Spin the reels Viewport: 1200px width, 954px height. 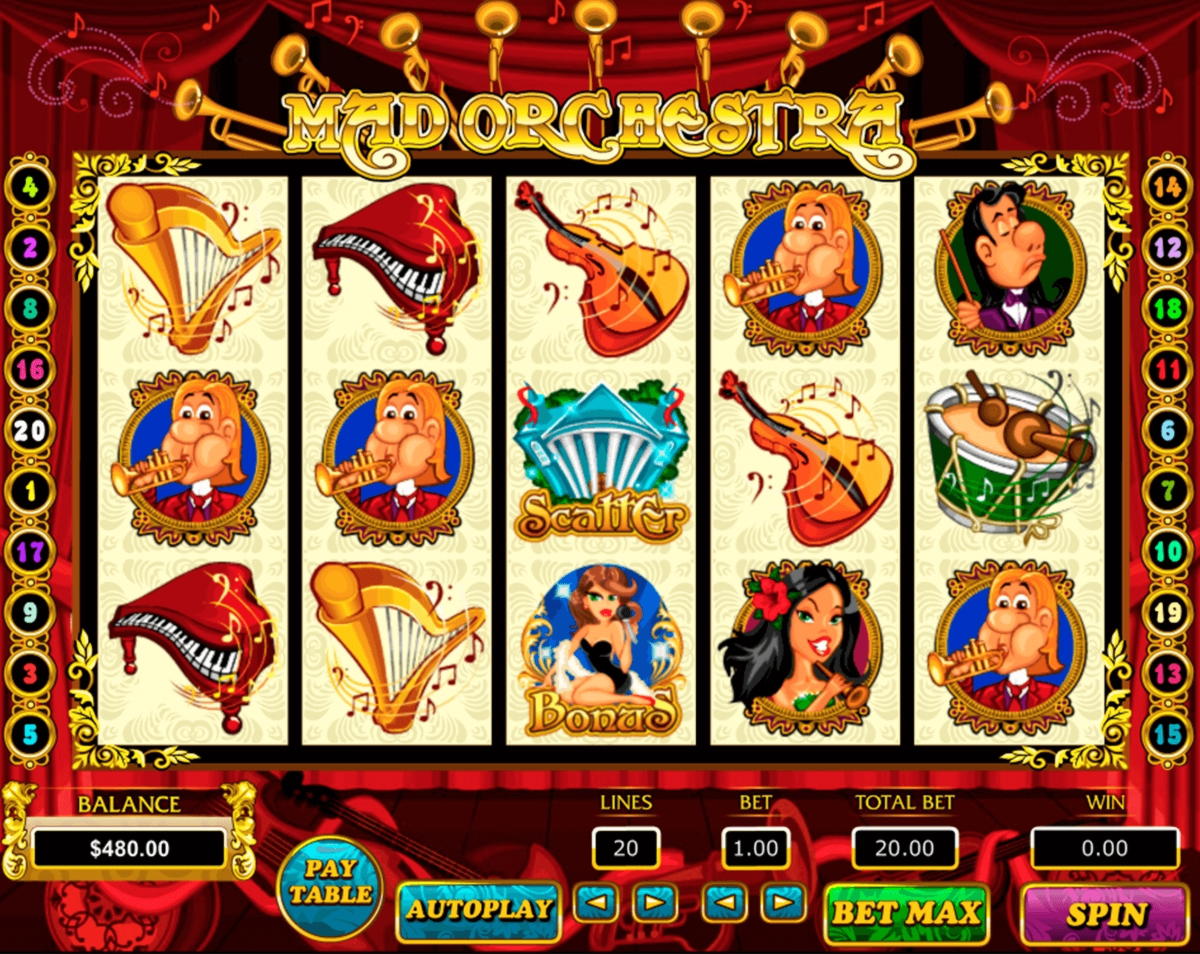(1106, 914)
